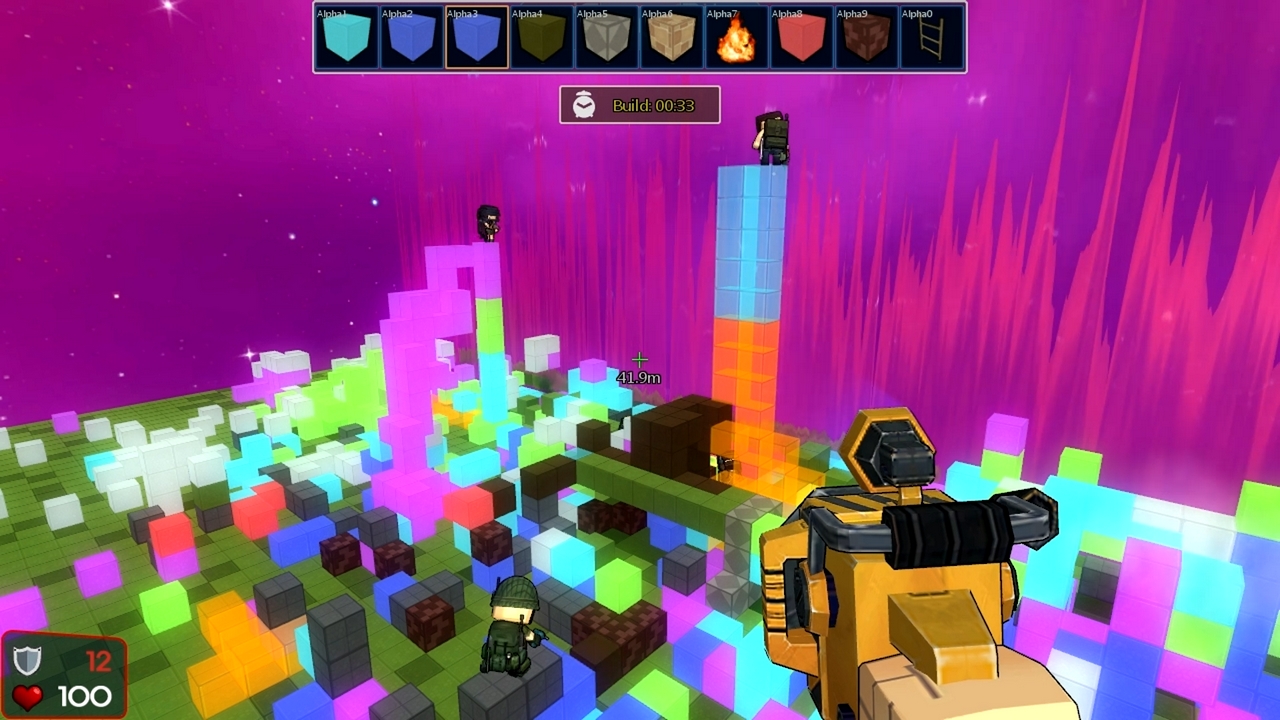The image size is (1280, 720).
Task: Select the Alpha9 dark brick block
Action: pyautogui.click(x=866, y=38)
